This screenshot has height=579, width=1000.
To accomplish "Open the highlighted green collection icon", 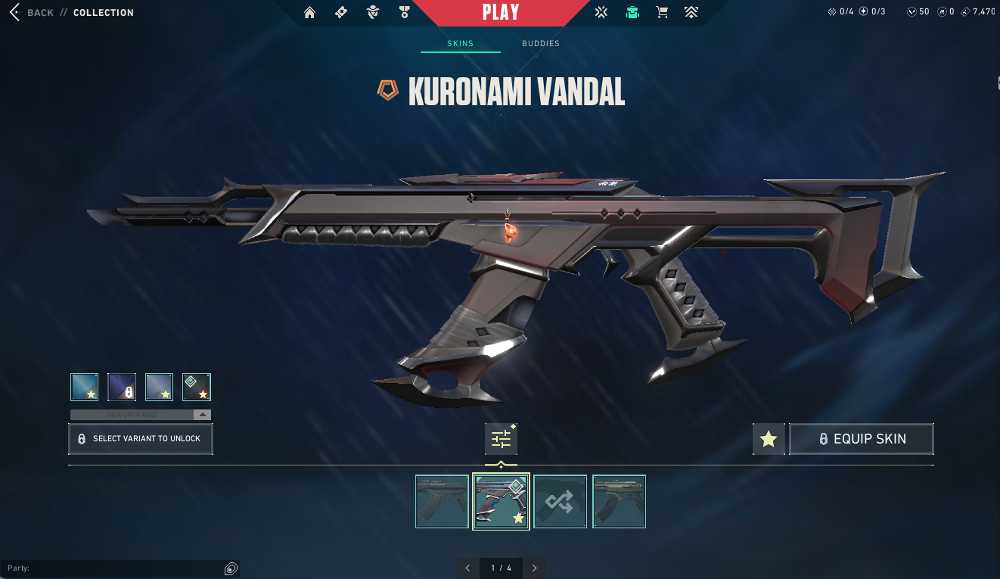I will pos(632,13).
